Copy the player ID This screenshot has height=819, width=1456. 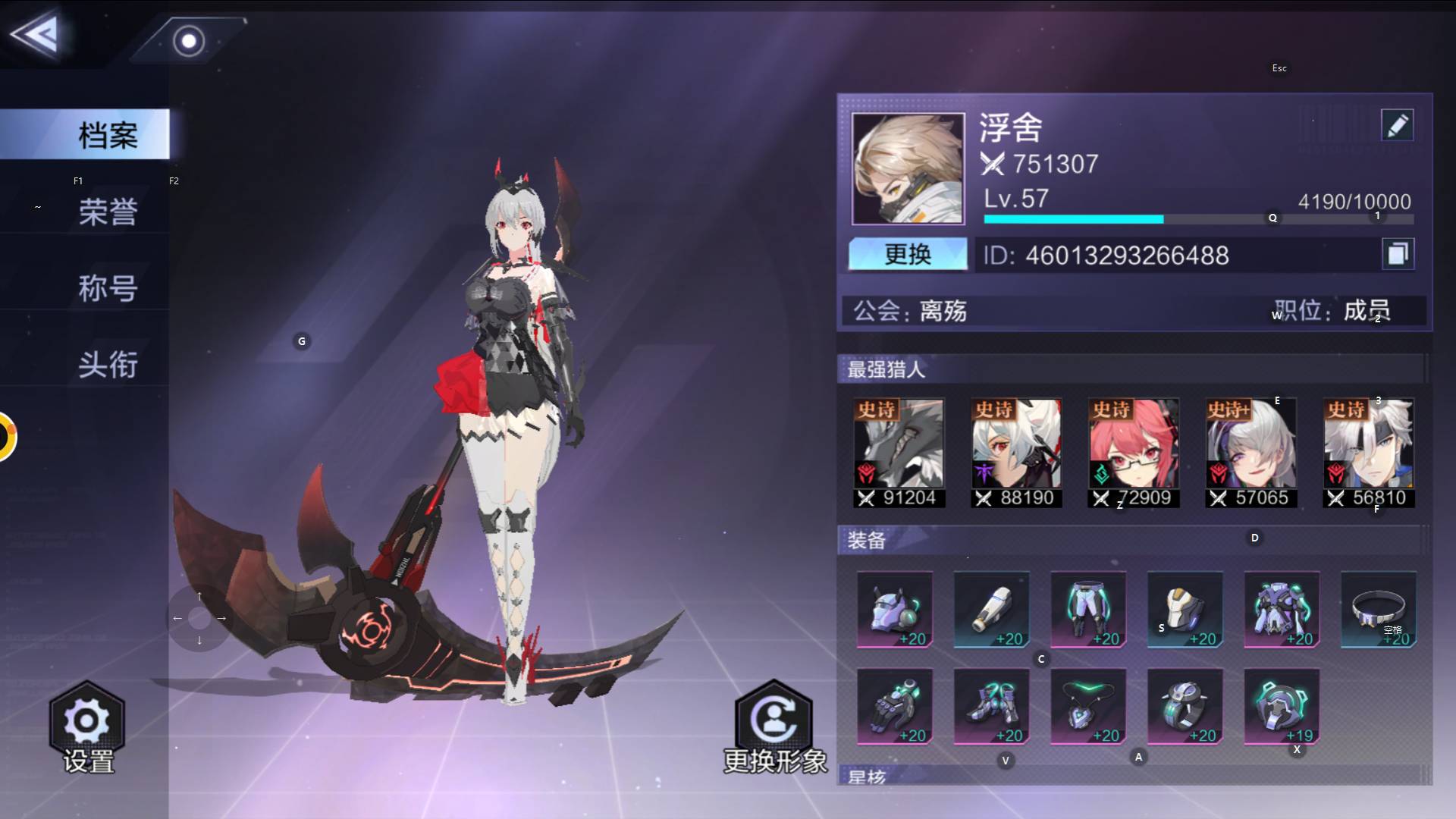tap(1397, 254)
